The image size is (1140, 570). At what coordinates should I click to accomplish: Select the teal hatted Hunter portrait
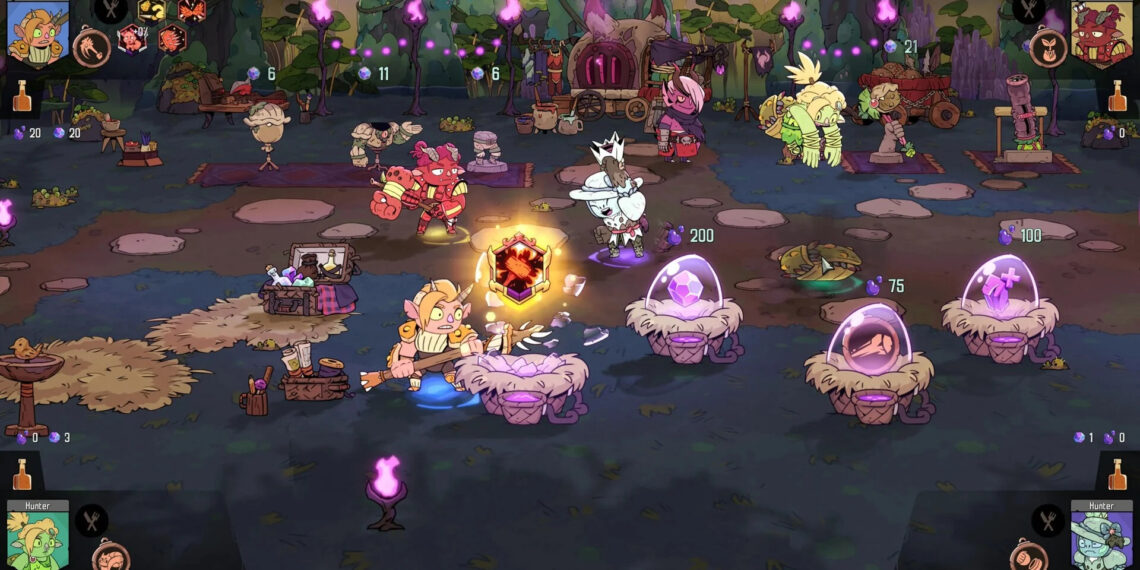click(1101, 540)
